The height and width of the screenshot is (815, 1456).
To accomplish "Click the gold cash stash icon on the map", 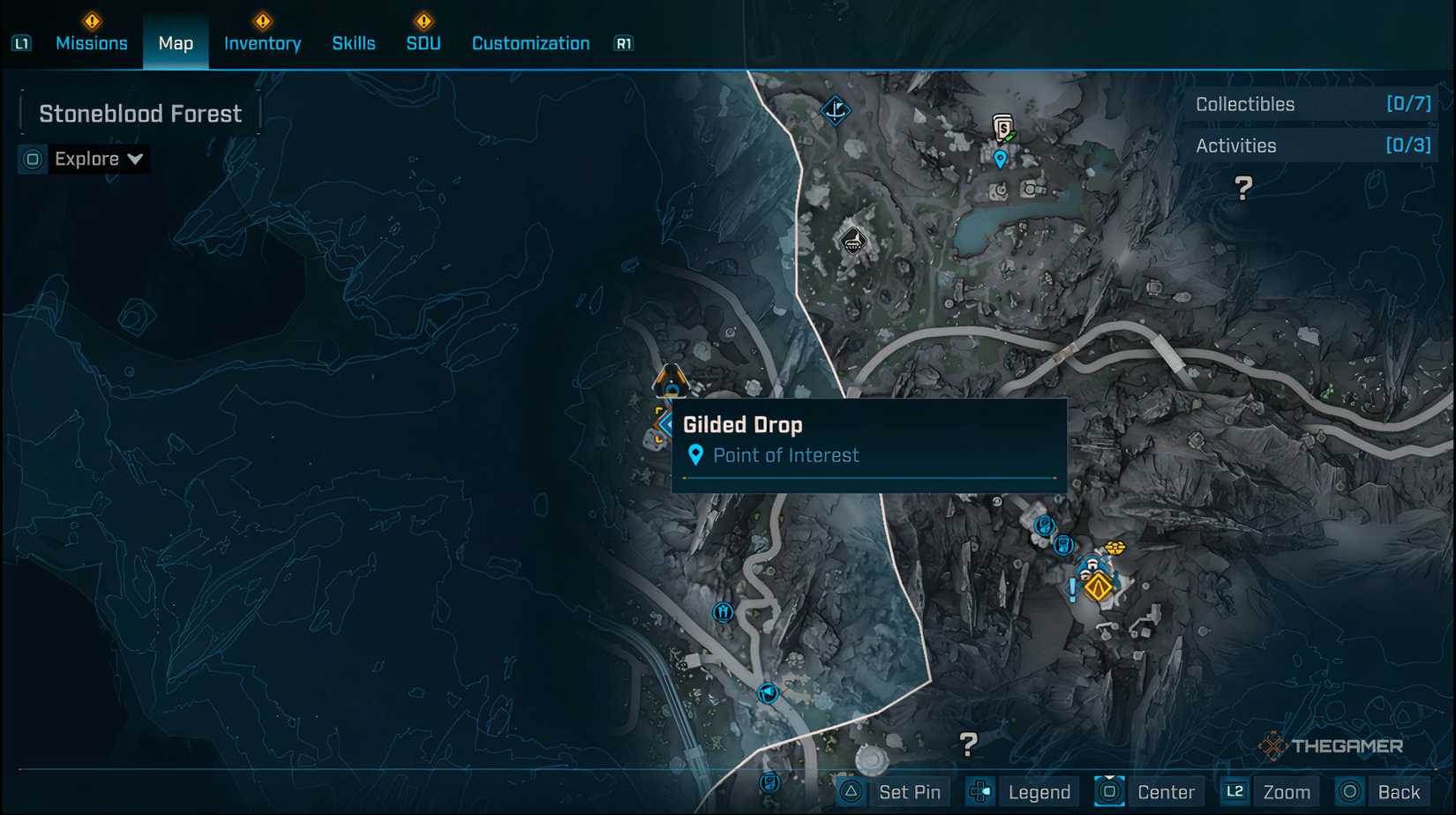I will point(1115,548).
